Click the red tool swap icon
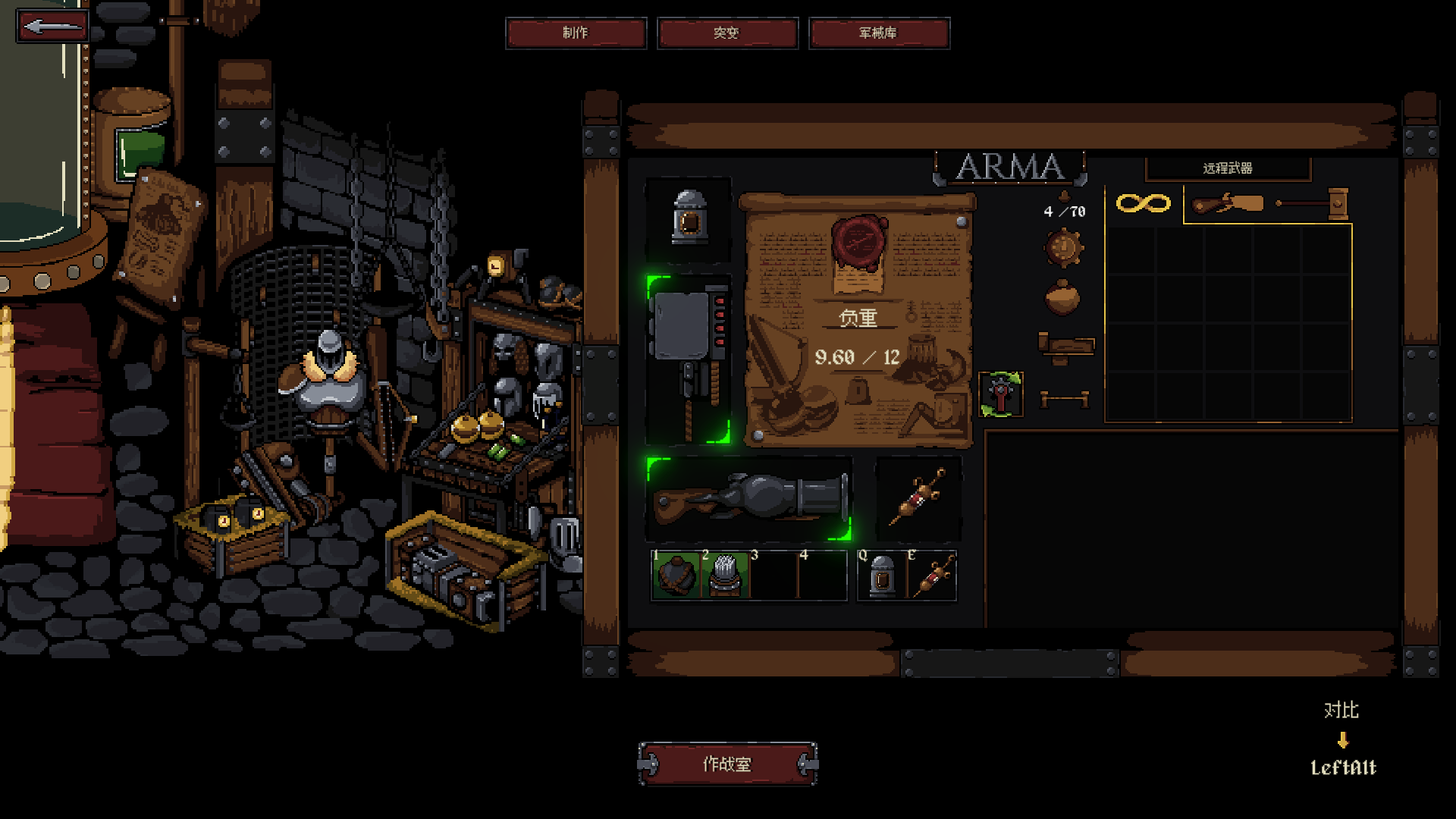 [1001, 394]
